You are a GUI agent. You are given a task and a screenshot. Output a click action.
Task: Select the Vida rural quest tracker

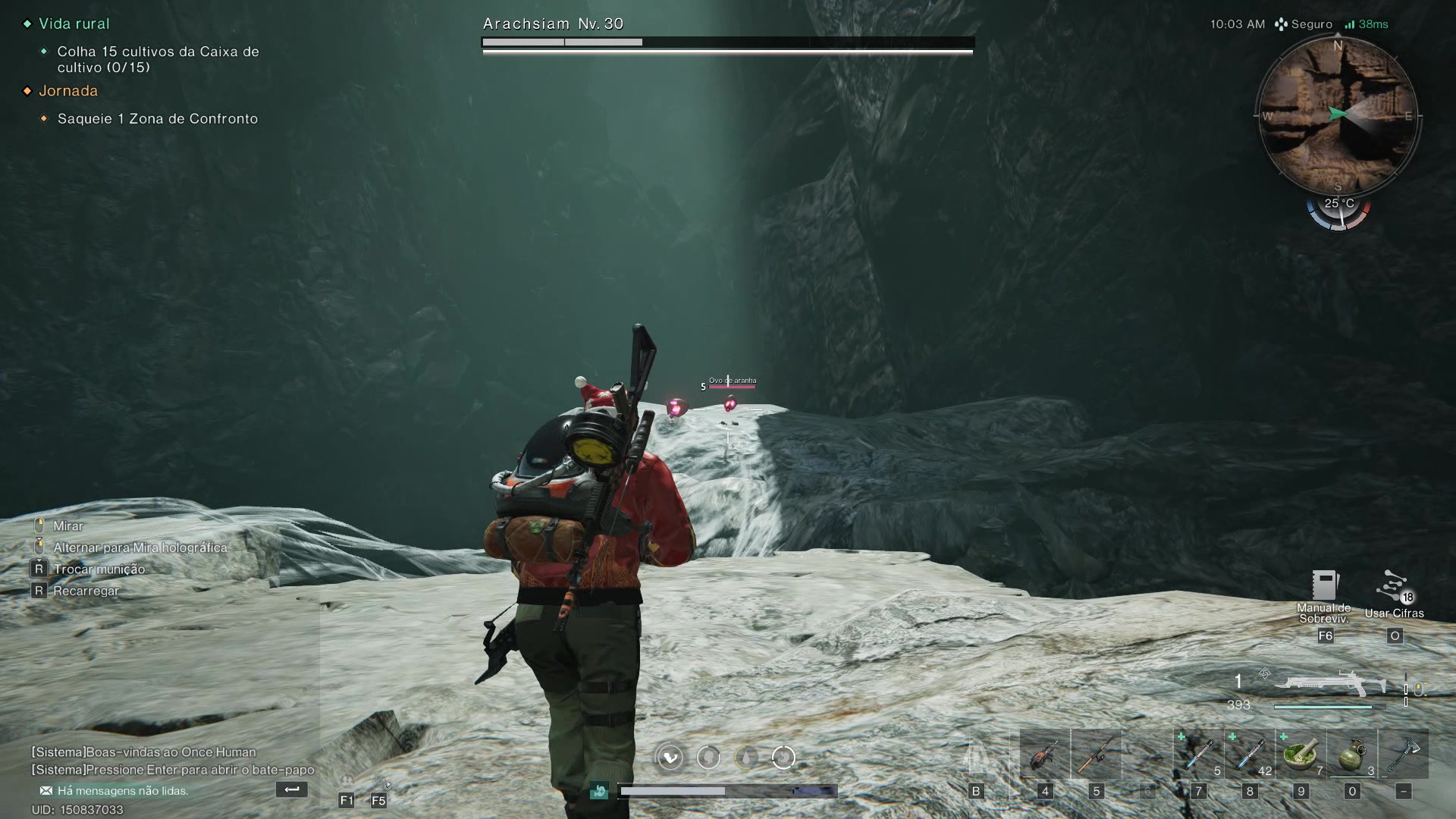(74, 24)
